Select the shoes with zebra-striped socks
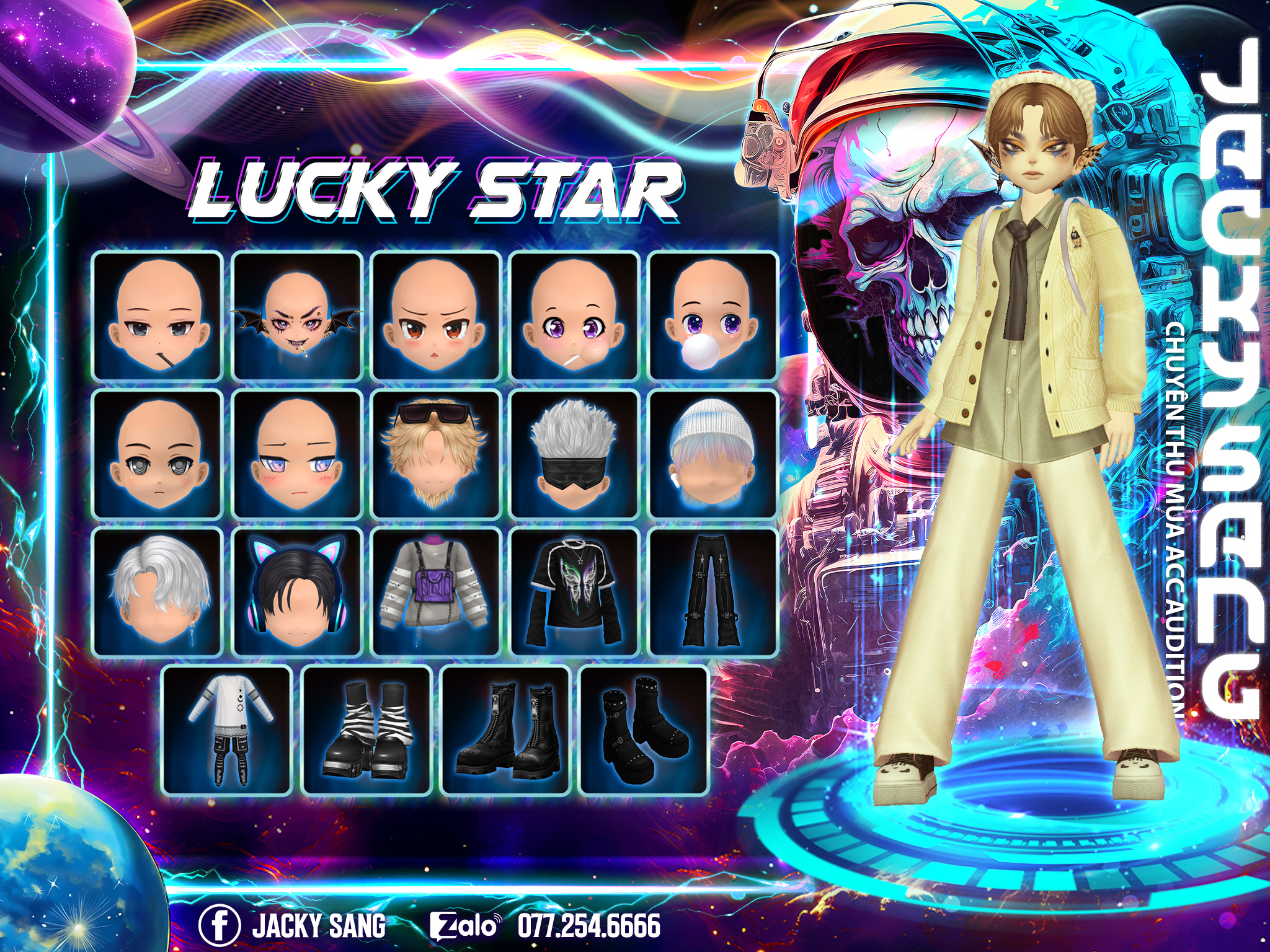 coord(366,731)
